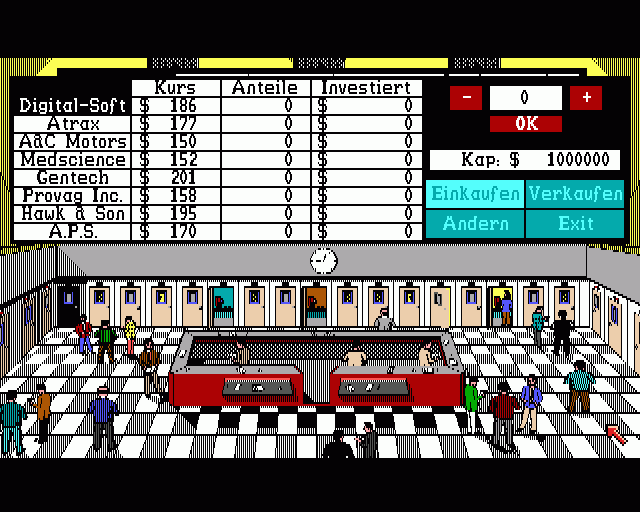Activate the Verkaufen sell button
The height and width of the screenshot is (512, 640).
click(x=575, y=193)
